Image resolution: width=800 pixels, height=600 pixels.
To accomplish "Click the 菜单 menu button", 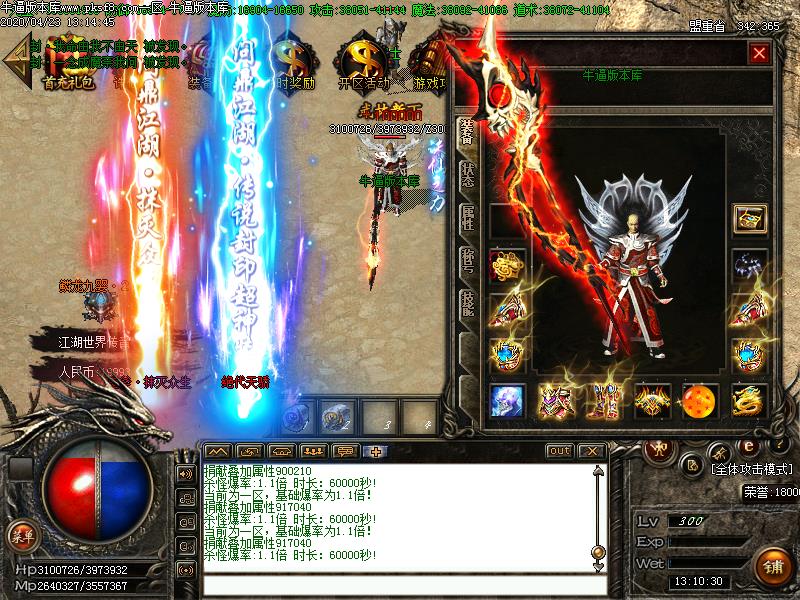I will click(x=21, y=535).
